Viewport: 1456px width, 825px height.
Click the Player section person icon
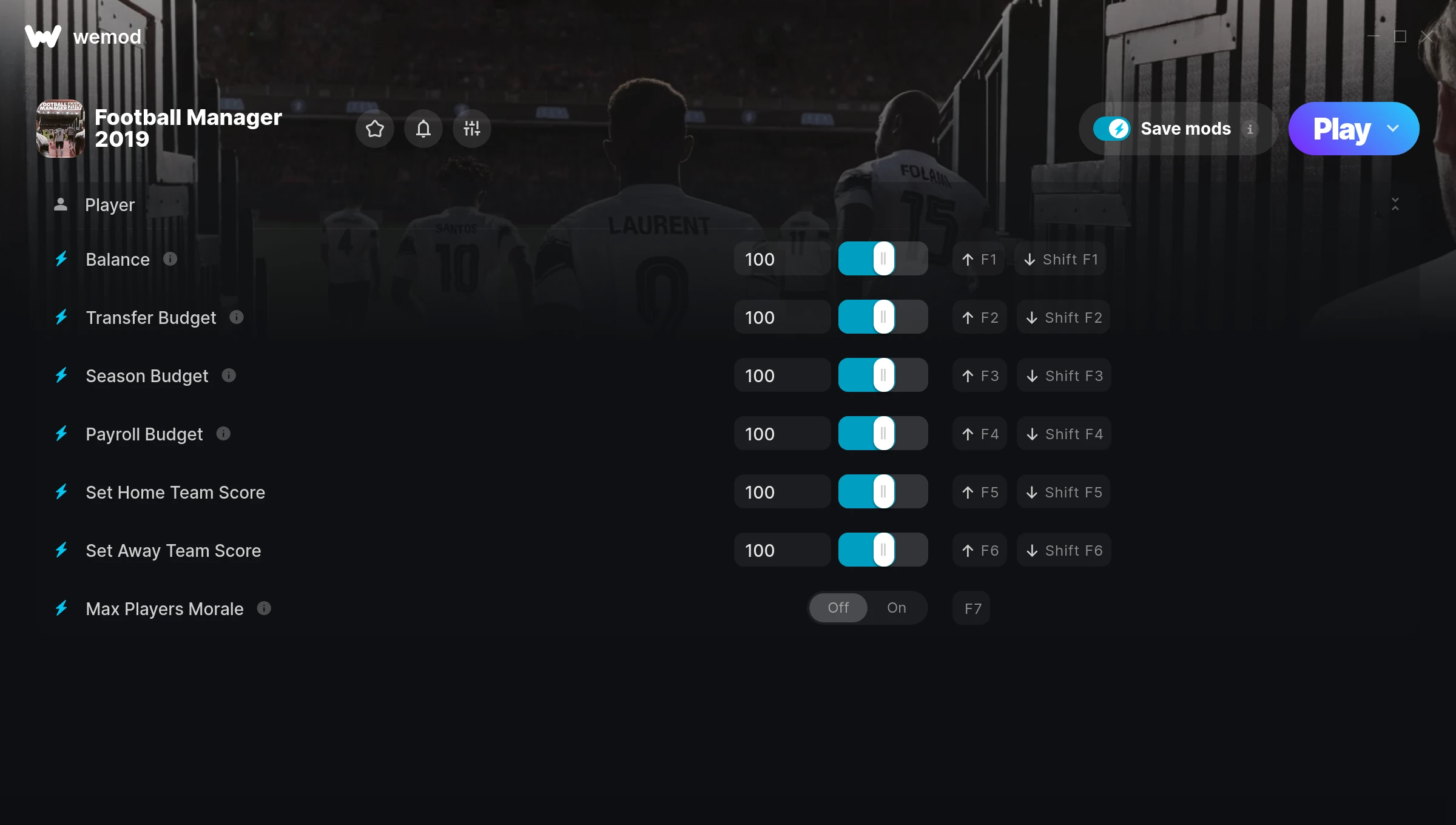(x=61, y=204)
